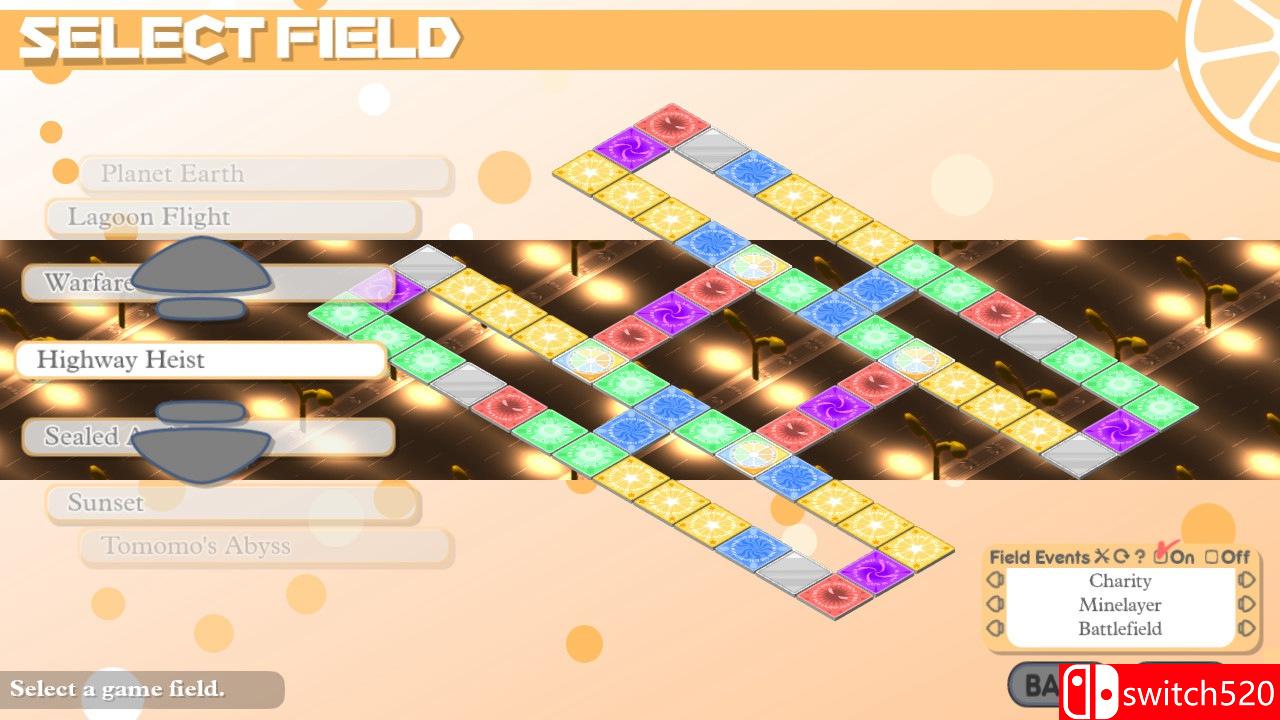Cycle Charity event with its left arrow
This screenshot has height=720, width=1280.
coord(995,581)
